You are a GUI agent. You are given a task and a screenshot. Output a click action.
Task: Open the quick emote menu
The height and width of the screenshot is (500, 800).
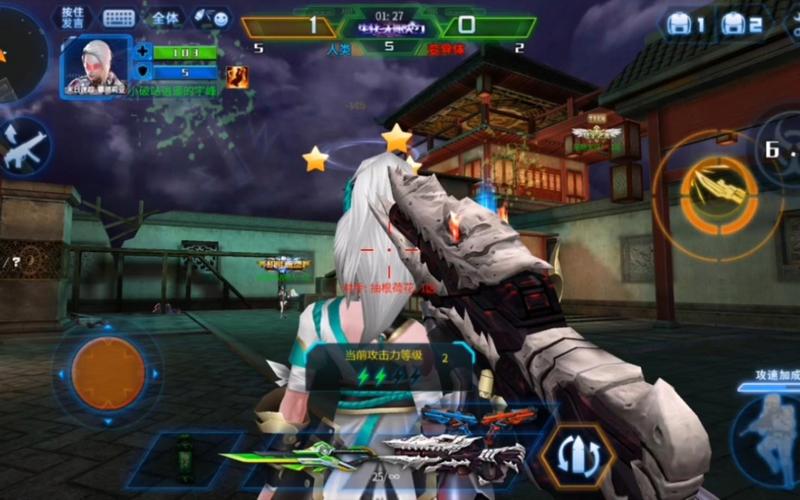tap(211, 18)
